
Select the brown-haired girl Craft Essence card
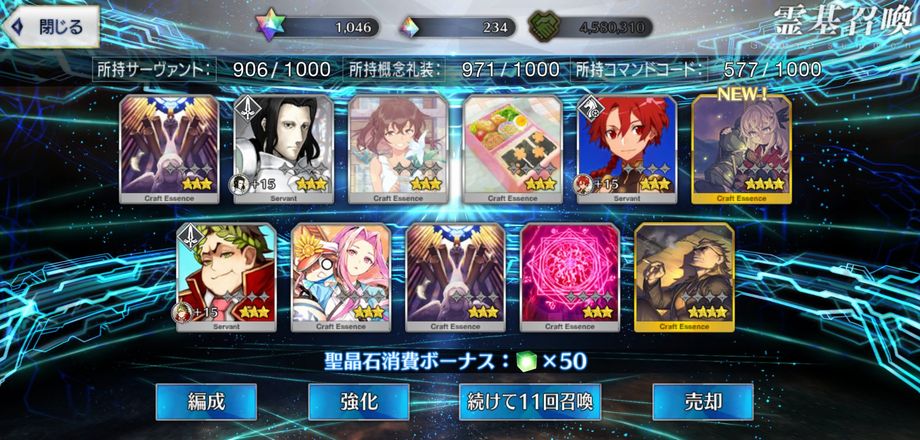(x=397, y=148)
